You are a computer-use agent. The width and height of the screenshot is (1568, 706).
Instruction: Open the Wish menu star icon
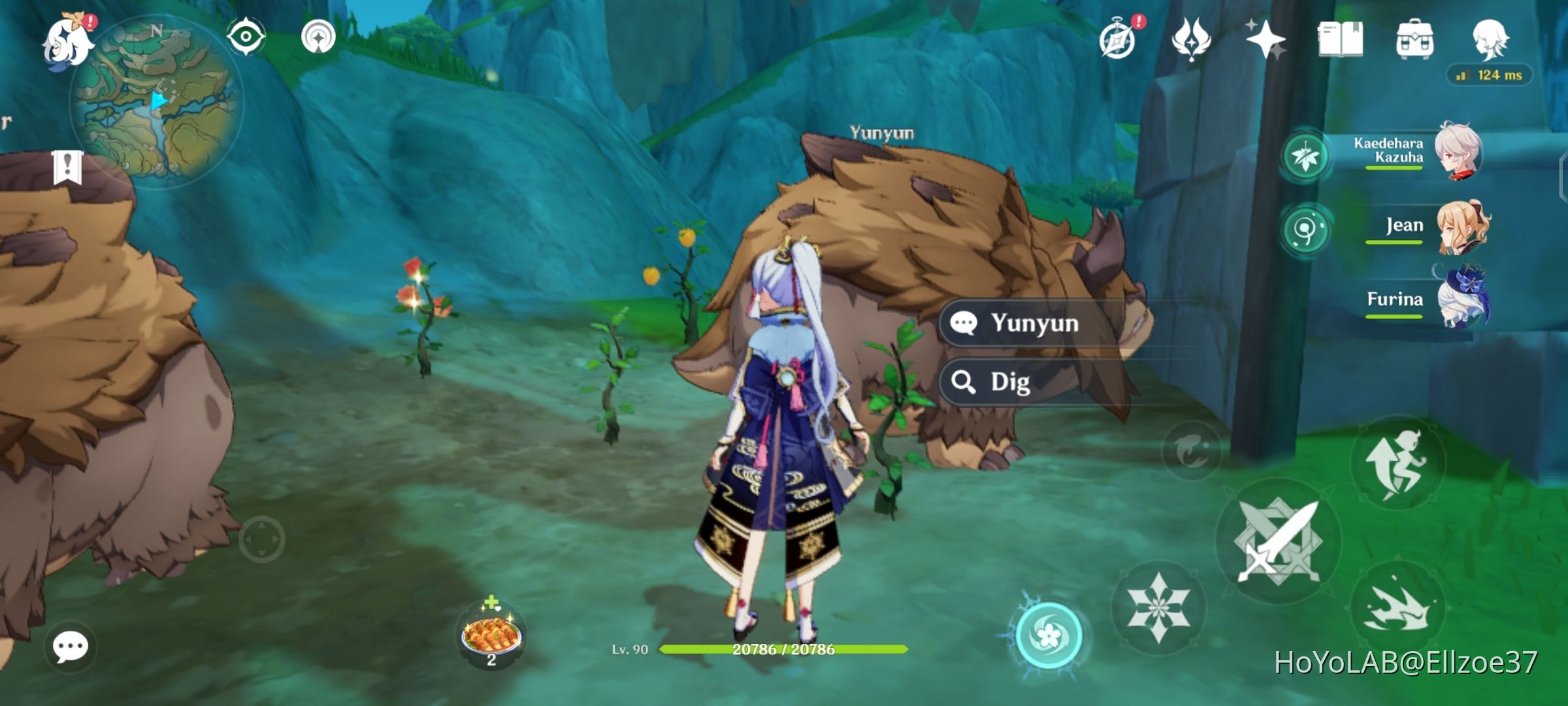coord(1265,41)
